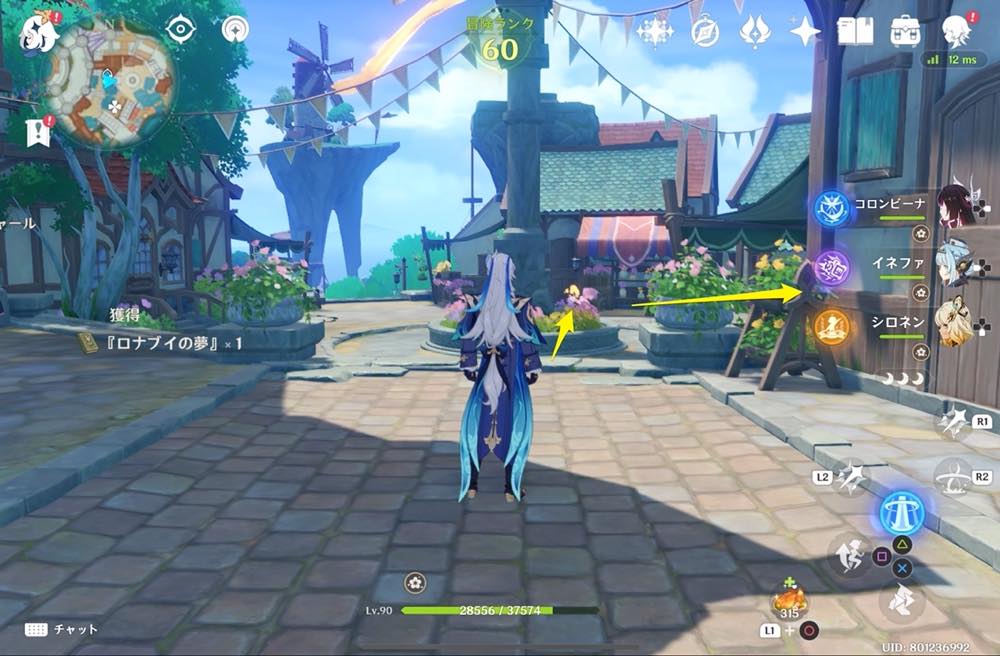
Task: Toggle the eye-shaped Elemental Sight icon
Action: click(x=180, y=30)
